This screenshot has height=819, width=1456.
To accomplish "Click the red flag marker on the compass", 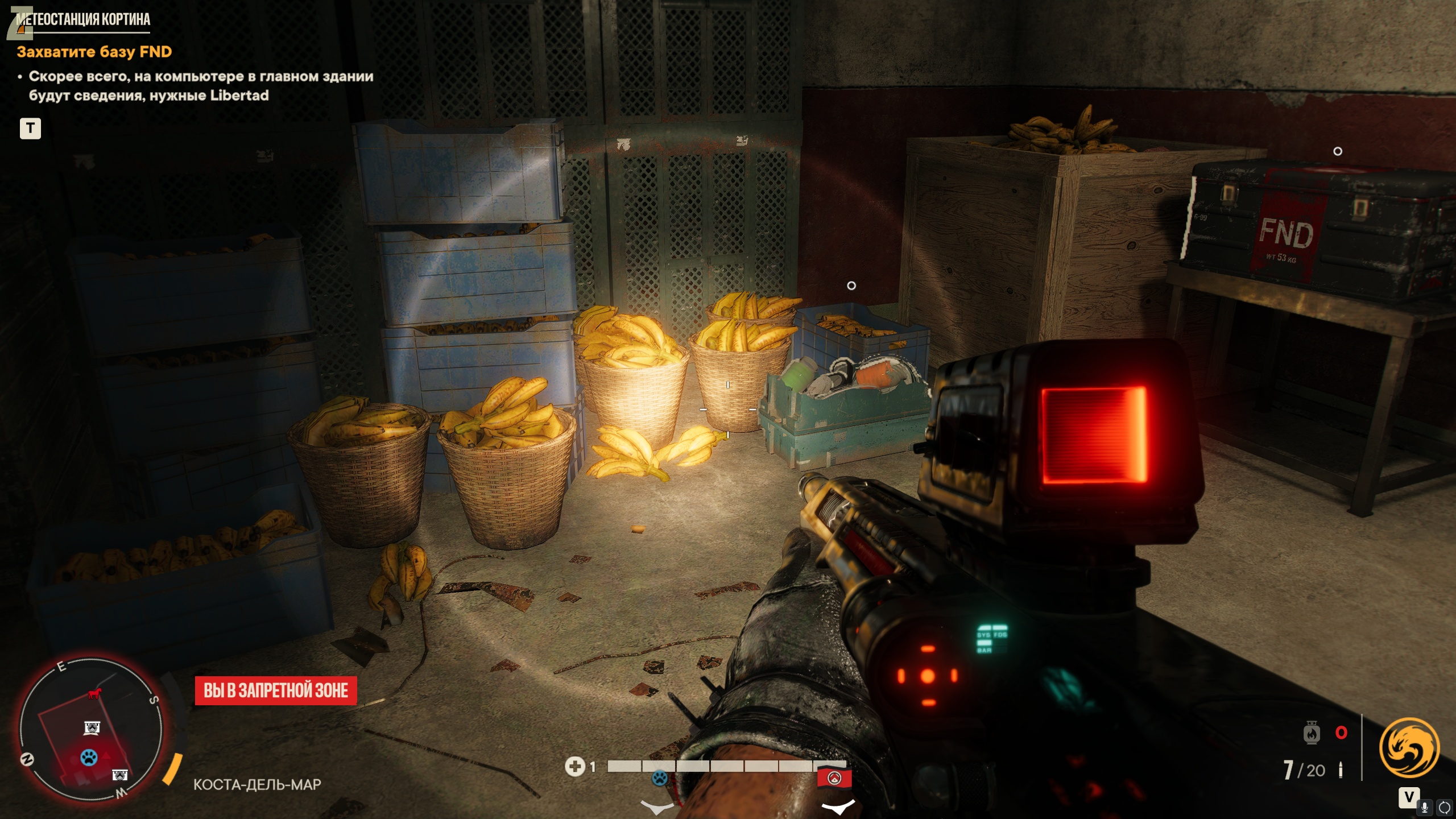I will pyautogui.click(x=834, y=777).
